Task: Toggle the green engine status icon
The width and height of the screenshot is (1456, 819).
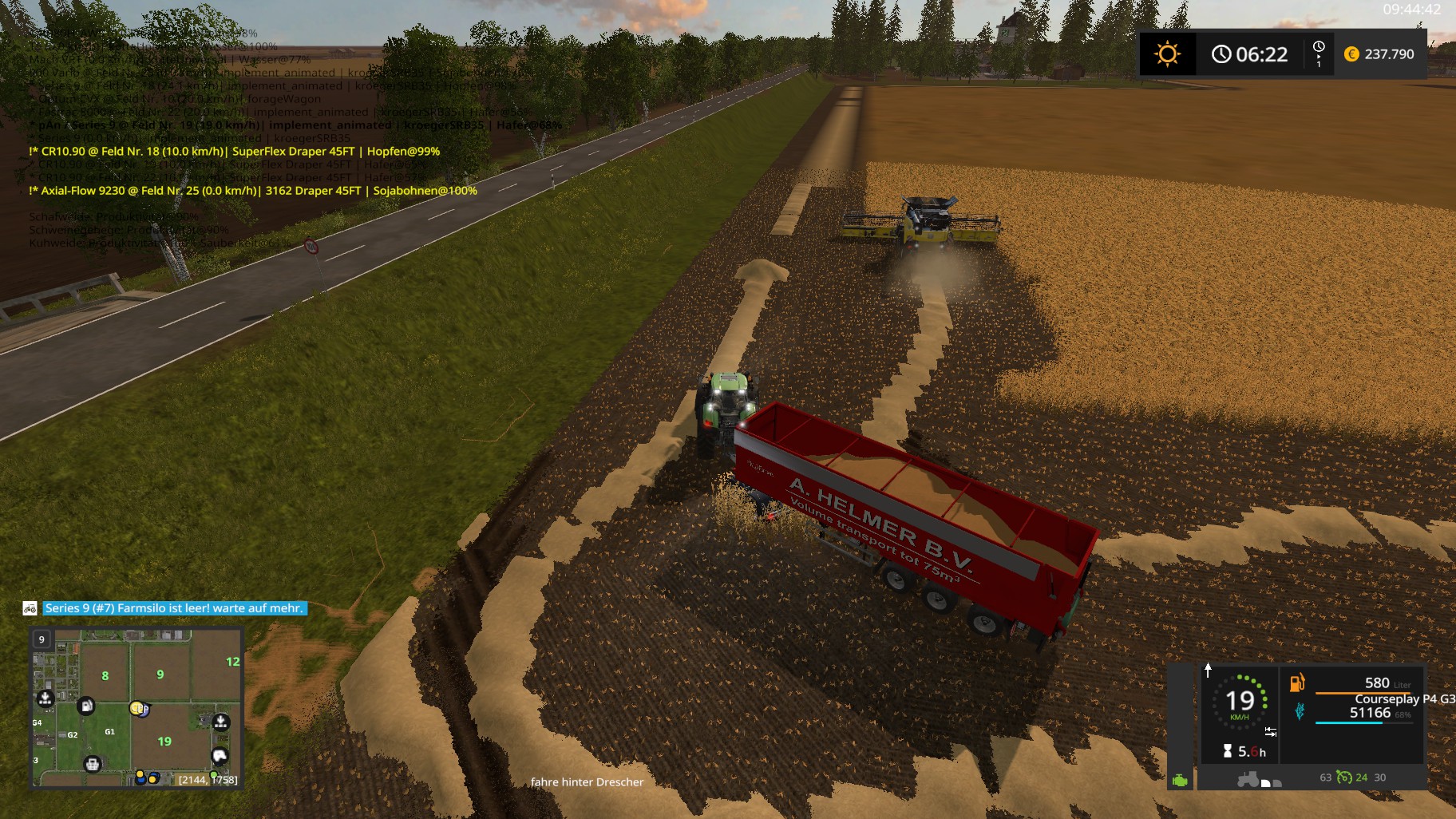Action: coord(1180,781)
